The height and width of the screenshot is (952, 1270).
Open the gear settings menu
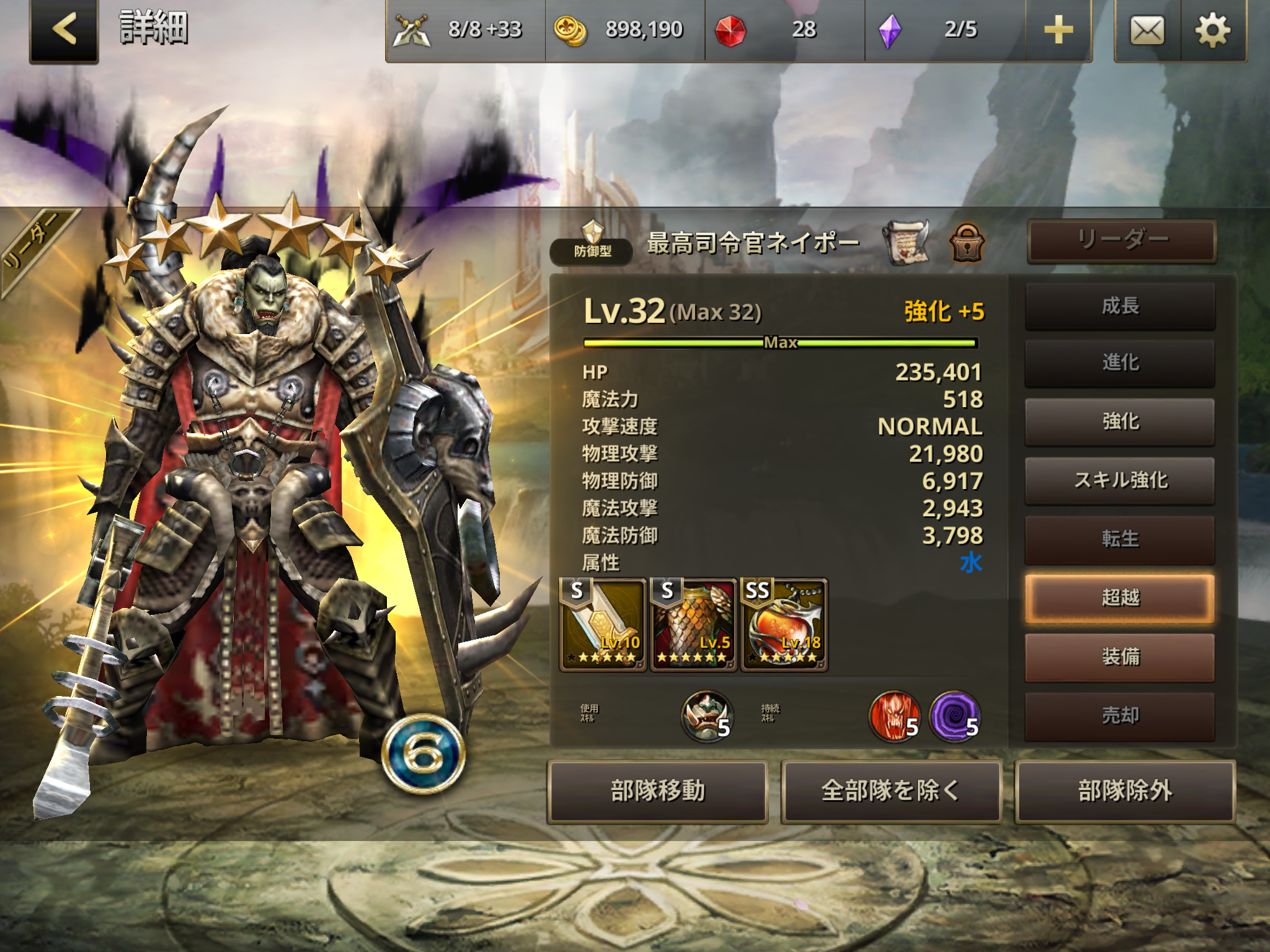click(x=1212, y=30)
